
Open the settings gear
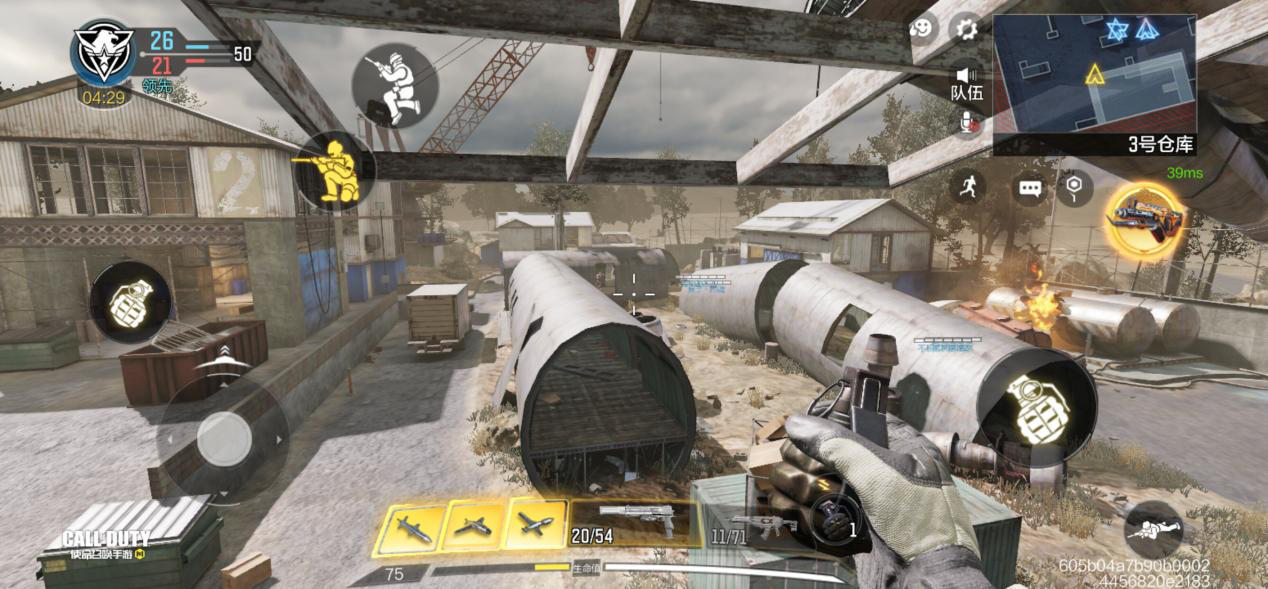[966, 29]
